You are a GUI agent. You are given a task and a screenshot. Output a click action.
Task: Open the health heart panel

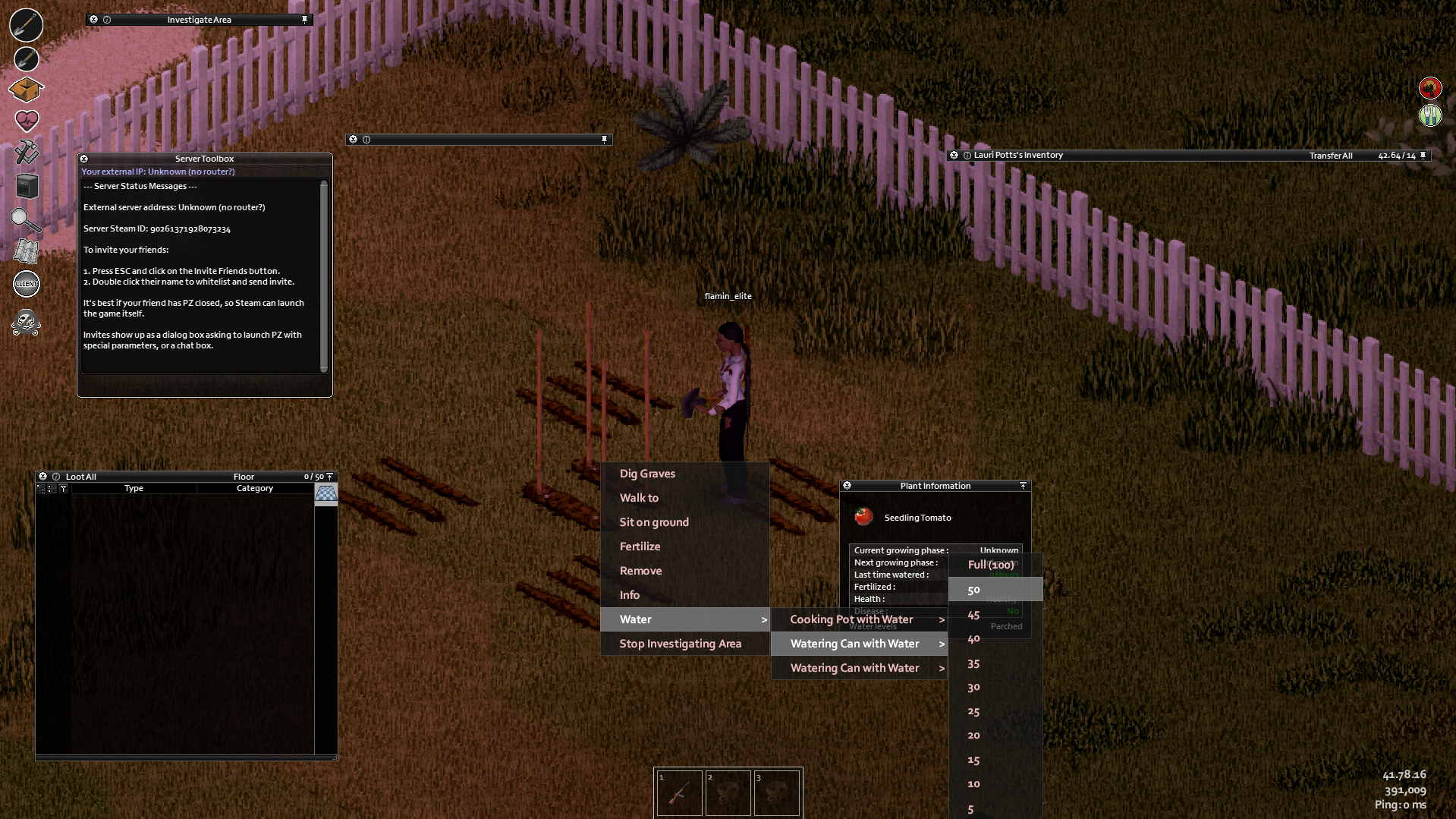click(x=27, y=121)
